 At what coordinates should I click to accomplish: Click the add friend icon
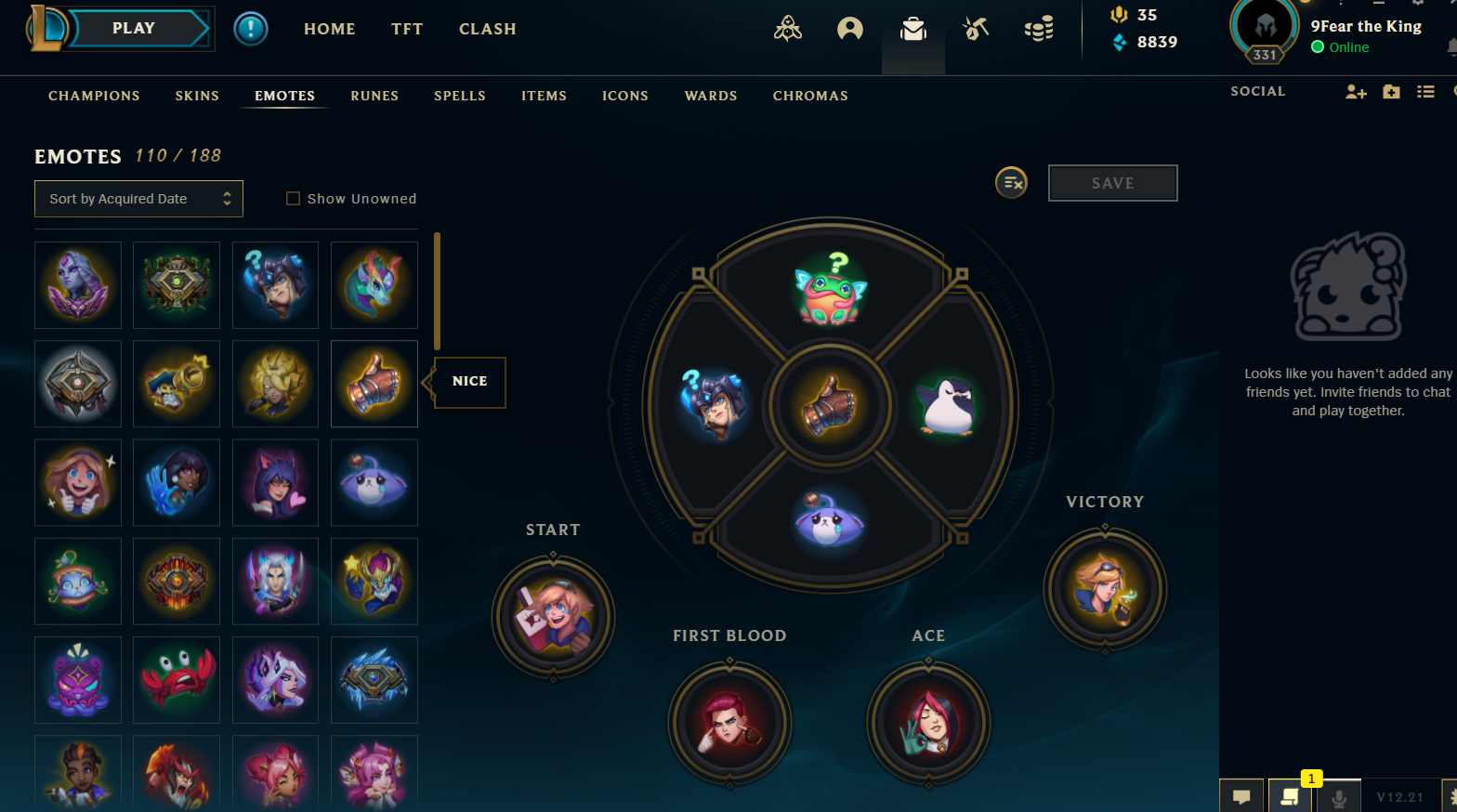pyautogui.click(x=1356, y=92)
